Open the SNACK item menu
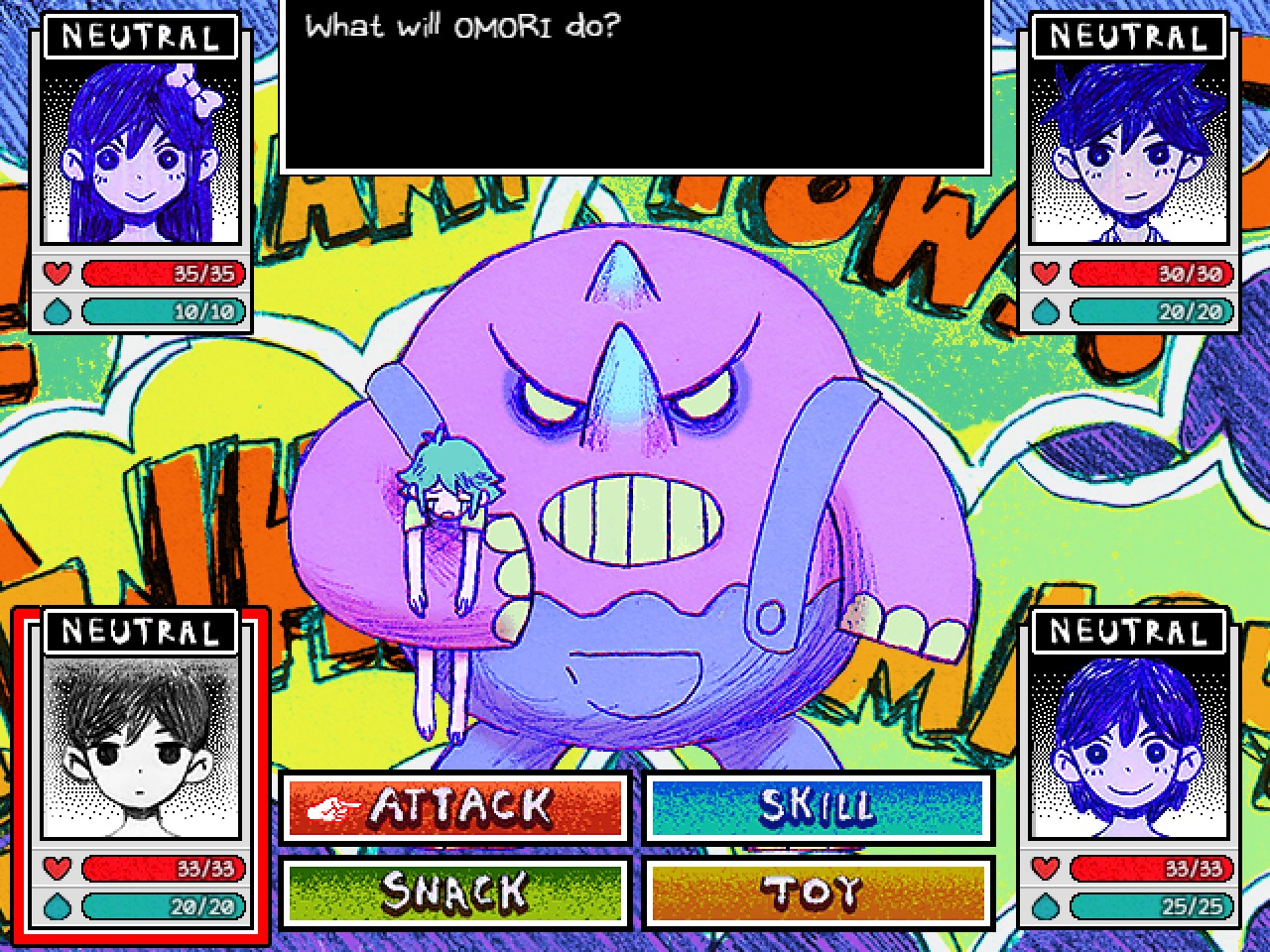1270x952 pixels. pyautogui.click(x=454, y=892)
